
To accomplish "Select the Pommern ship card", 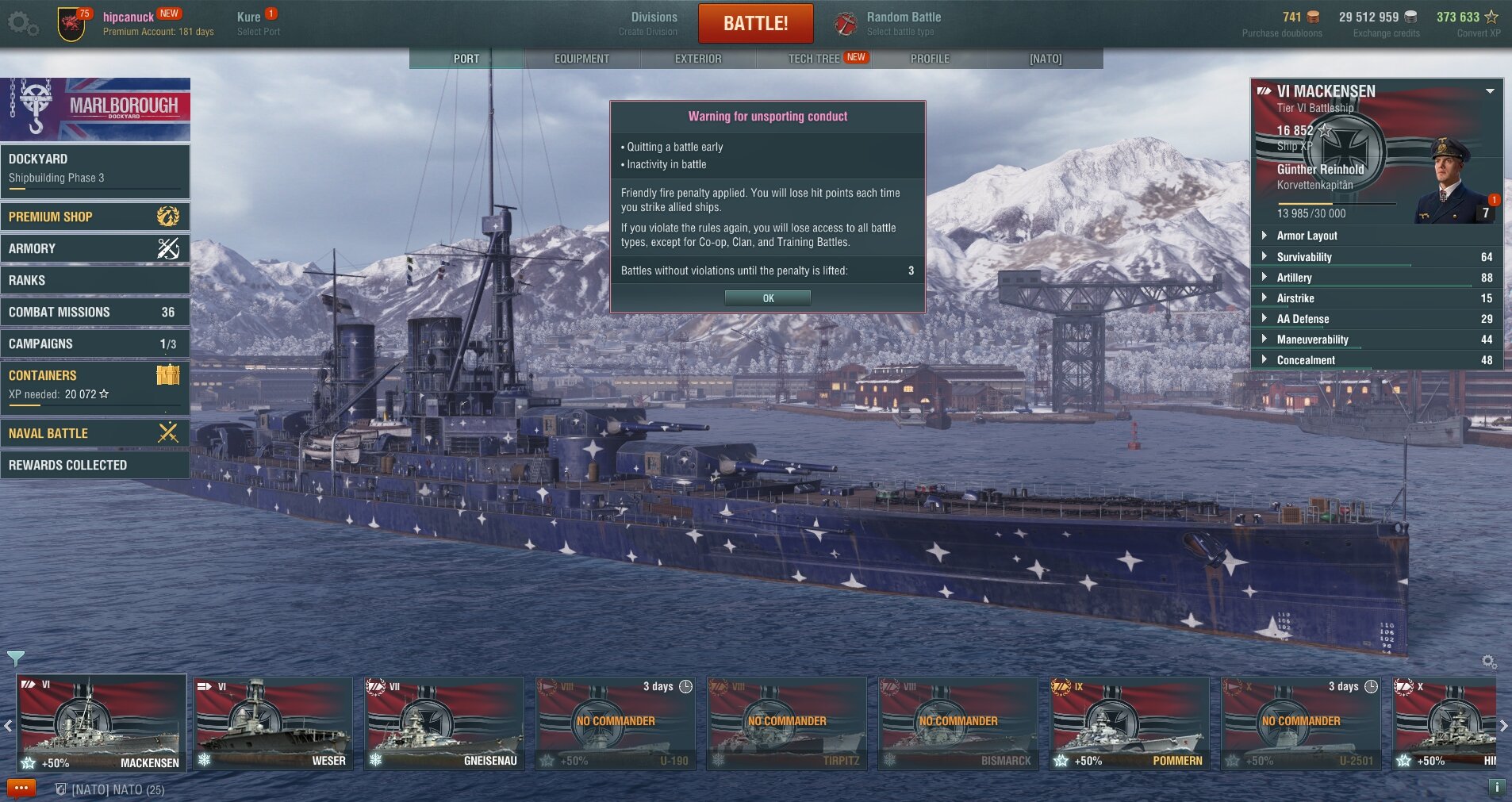I will click(1130, 723).
